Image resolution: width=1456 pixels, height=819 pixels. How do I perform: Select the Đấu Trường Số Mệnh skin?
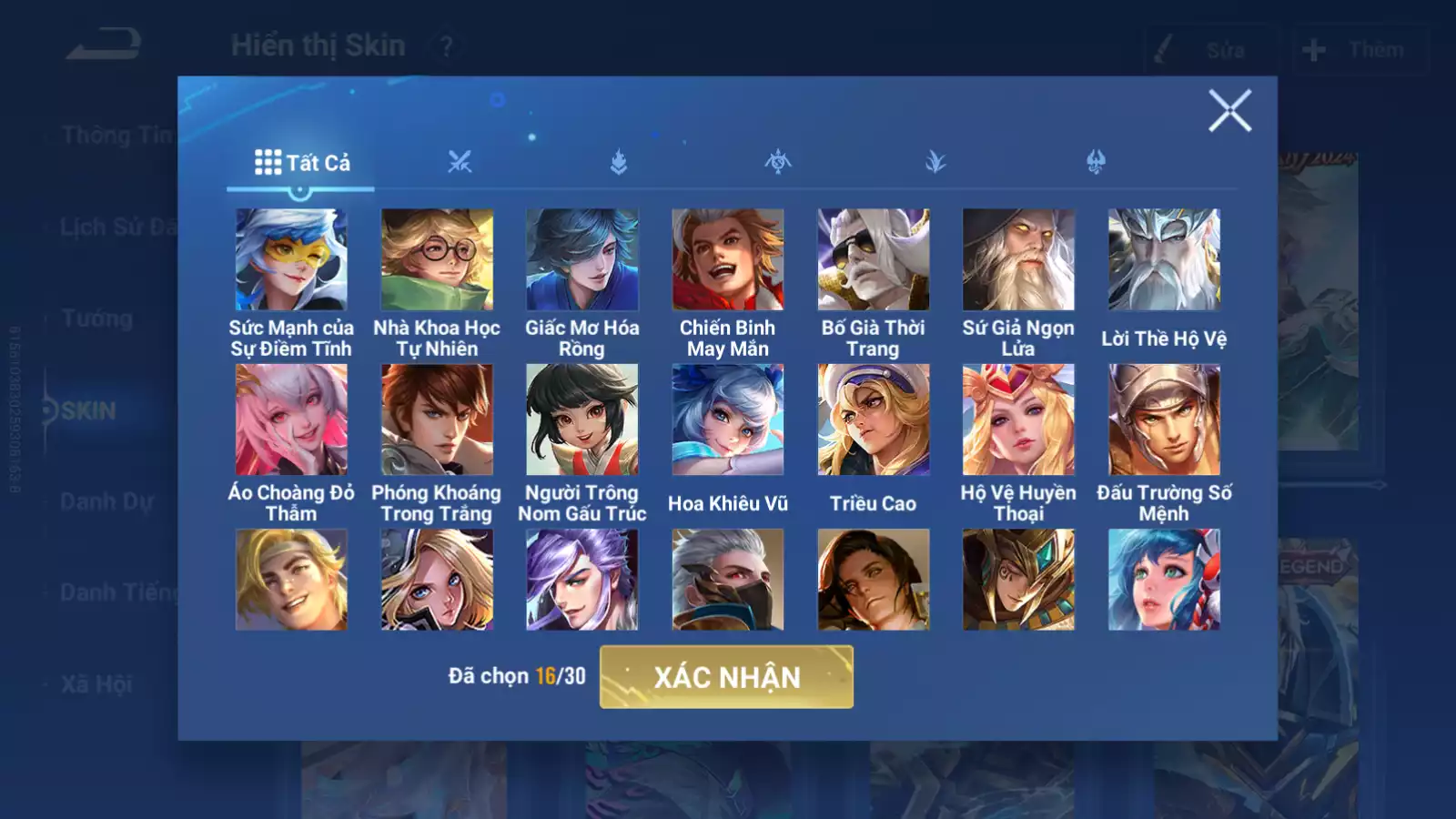(x=1164, y=420)
